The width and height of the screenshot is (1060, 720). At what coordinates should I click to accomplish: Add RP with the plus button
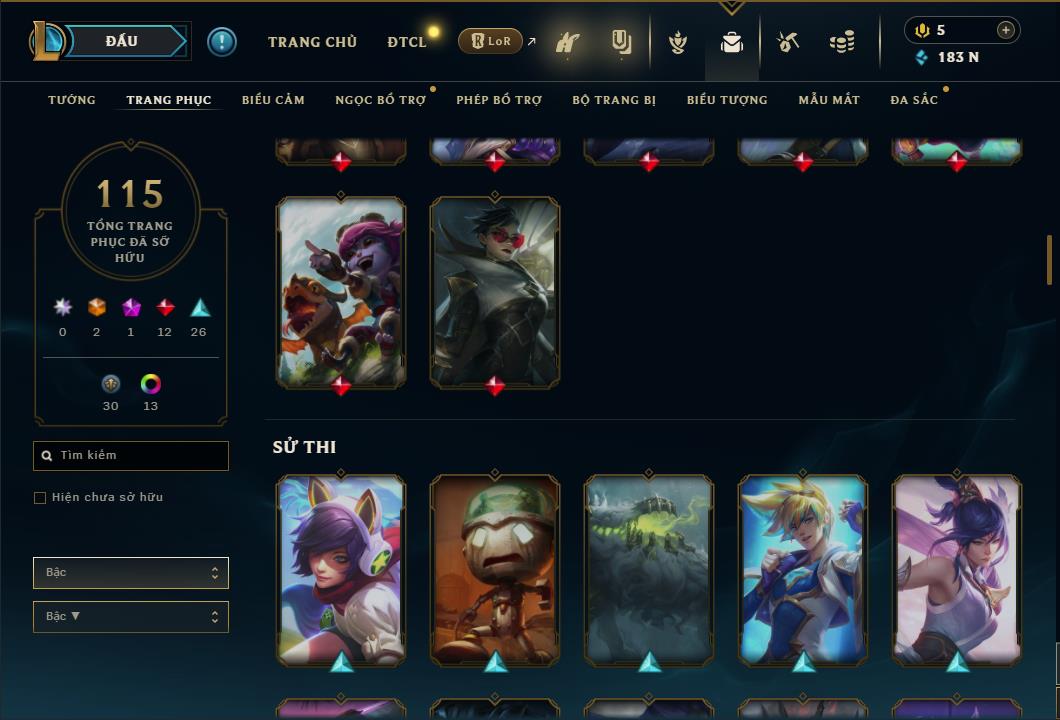1006,30
